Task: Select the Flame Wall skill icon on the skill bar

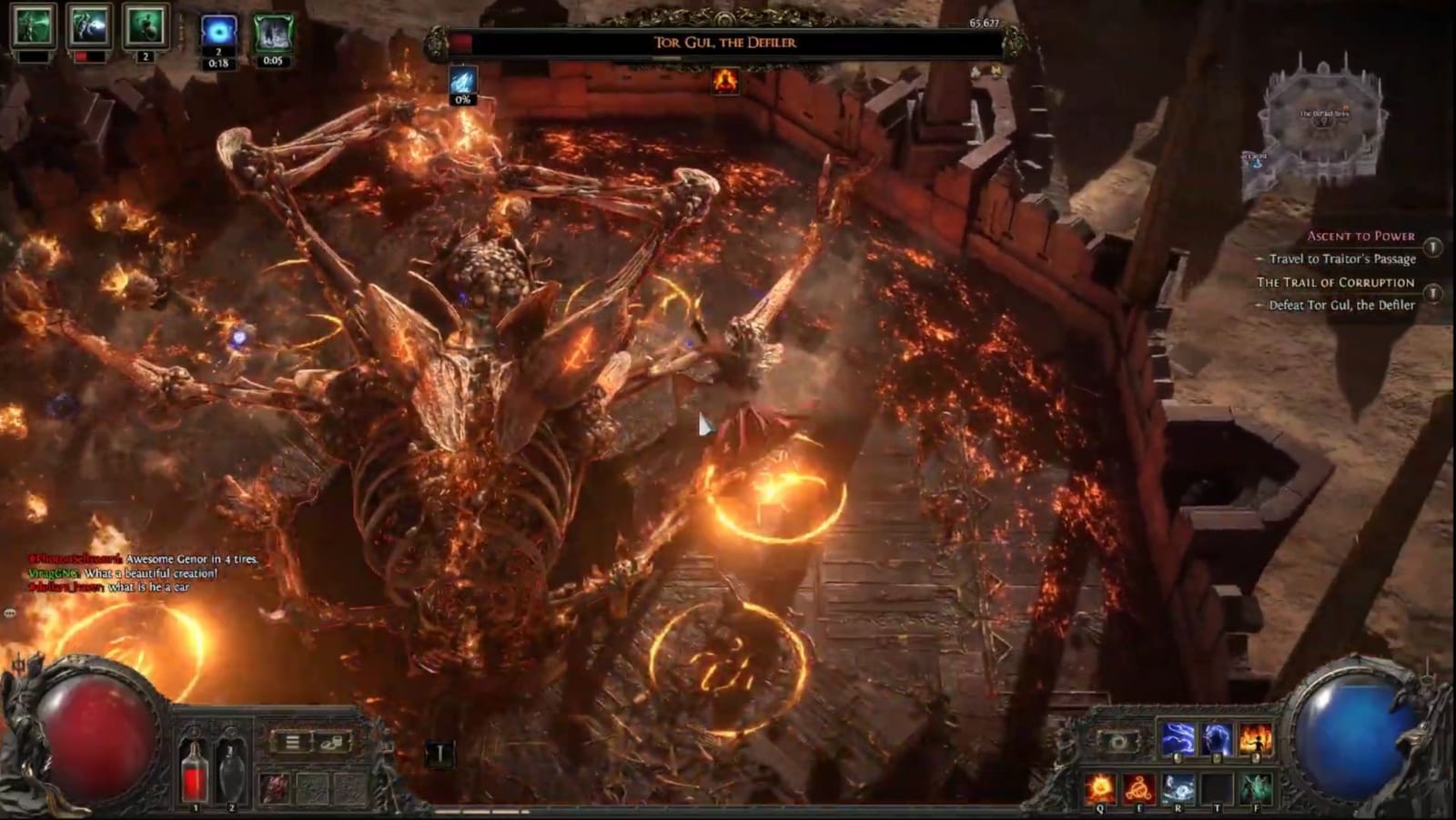Action: click(x=1255, y=738)
